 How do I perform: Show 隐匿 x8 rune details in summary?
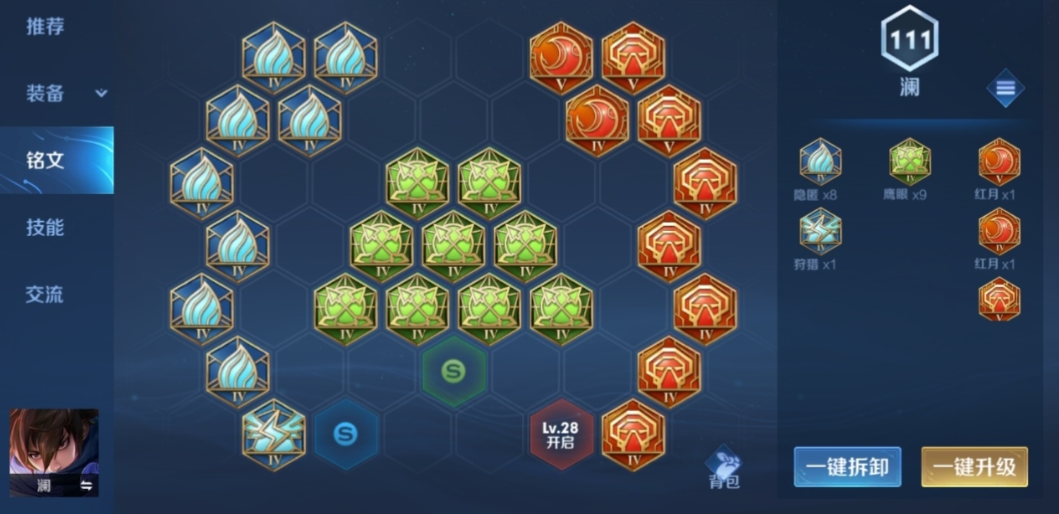[820, 163]
